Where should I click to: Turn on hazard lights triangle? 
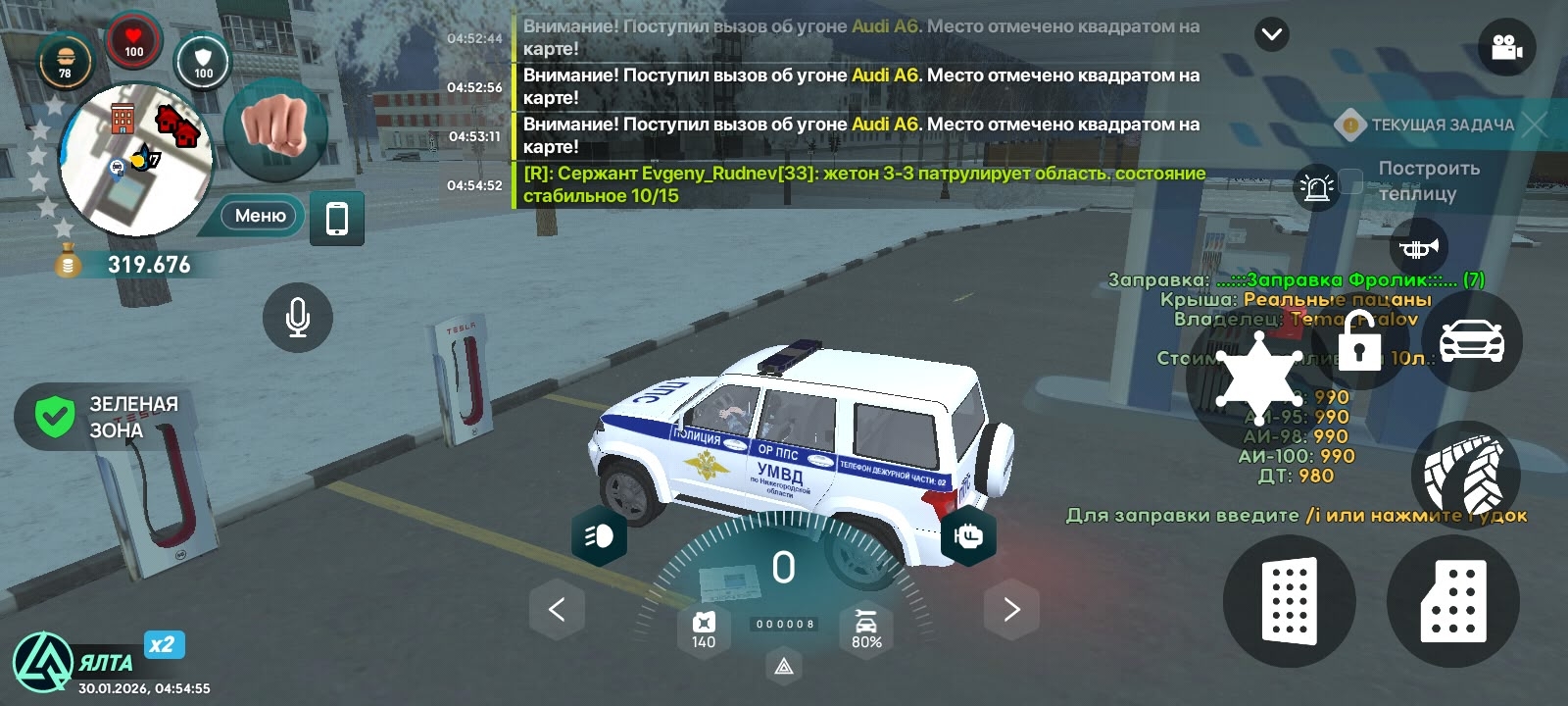784,667
